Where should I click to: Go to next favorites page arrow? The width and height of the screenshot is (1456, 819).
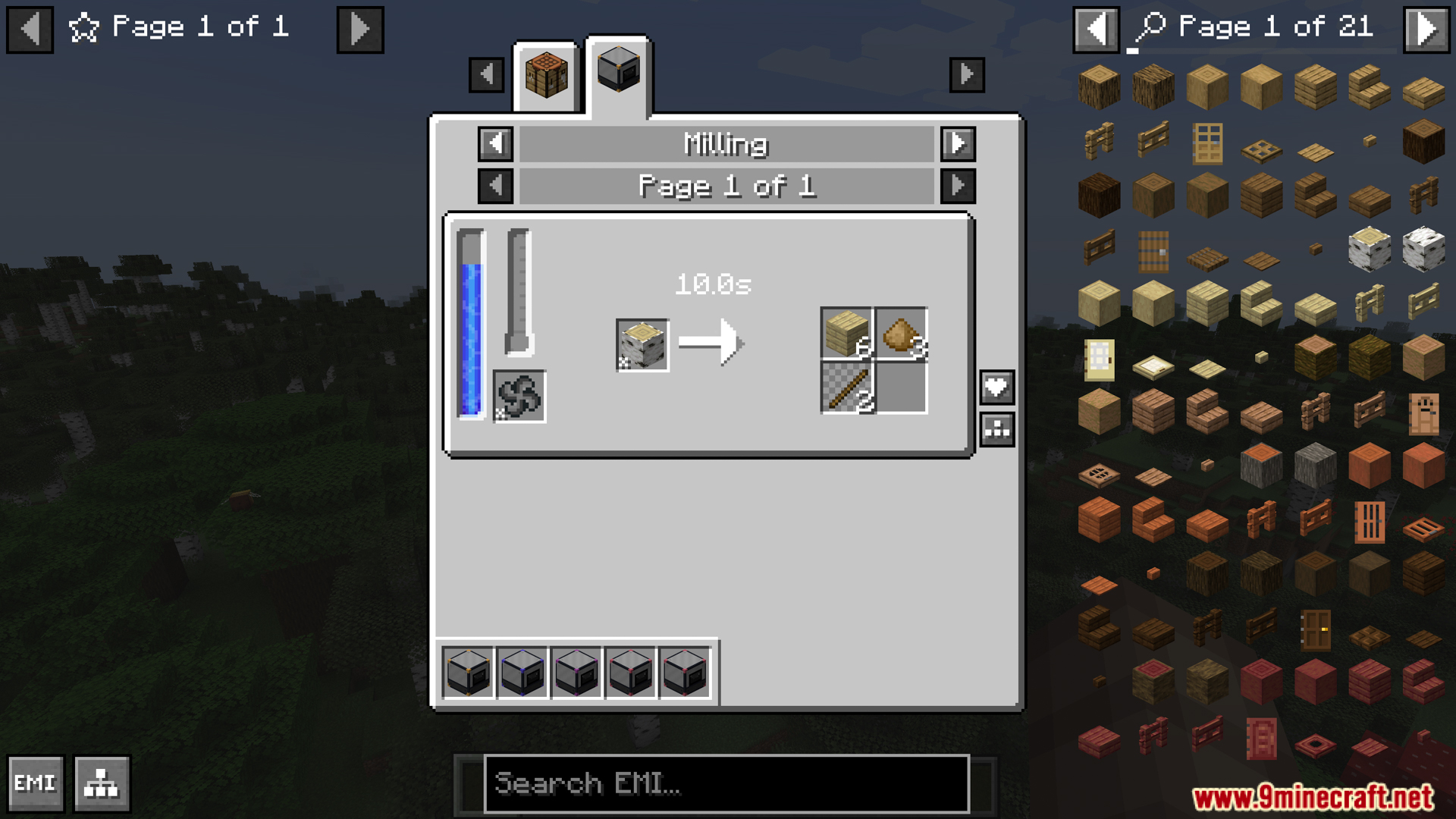click(x=360, y=30)
